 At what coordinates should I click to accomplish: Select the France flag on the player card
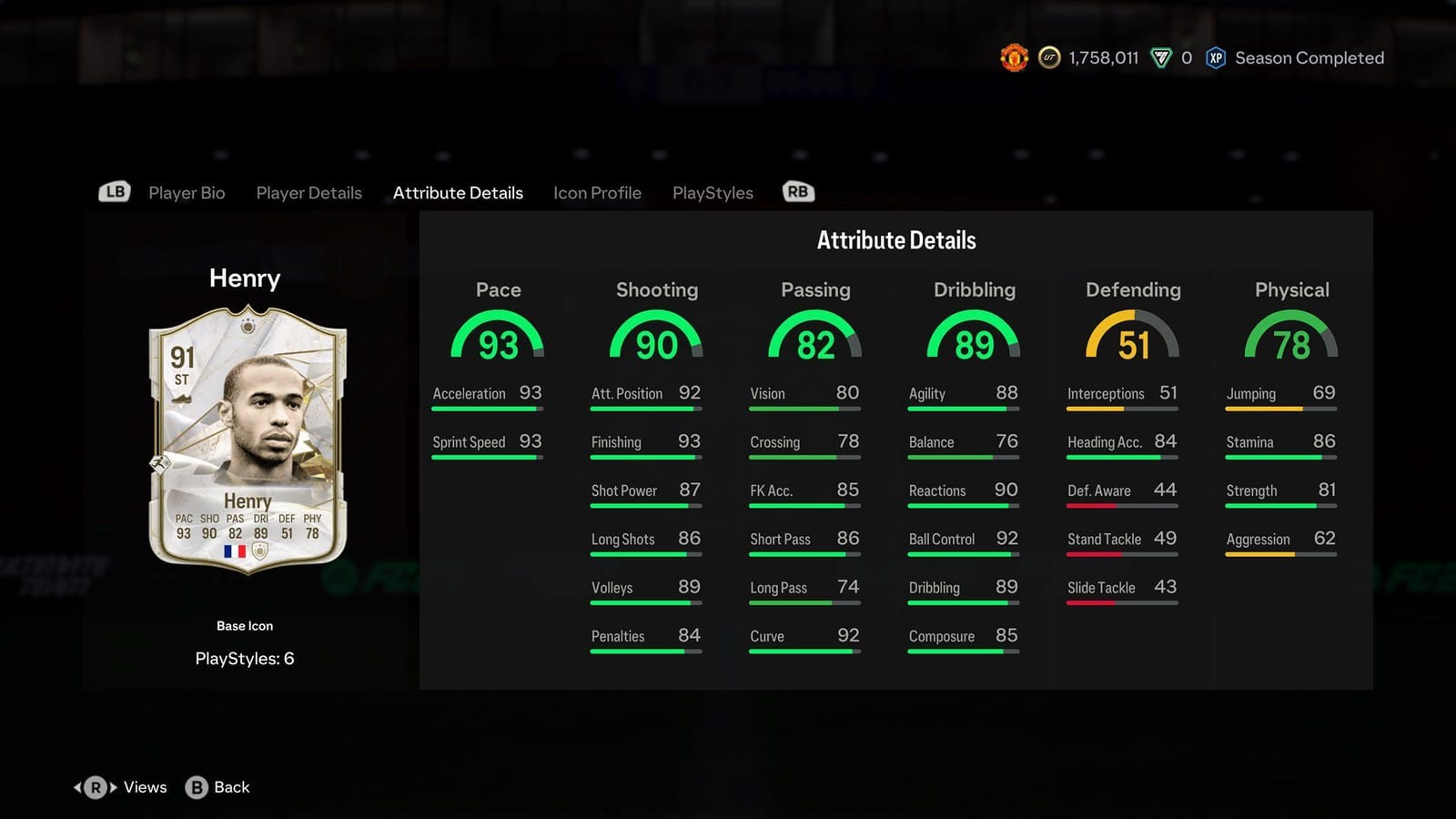click(234, 551)
